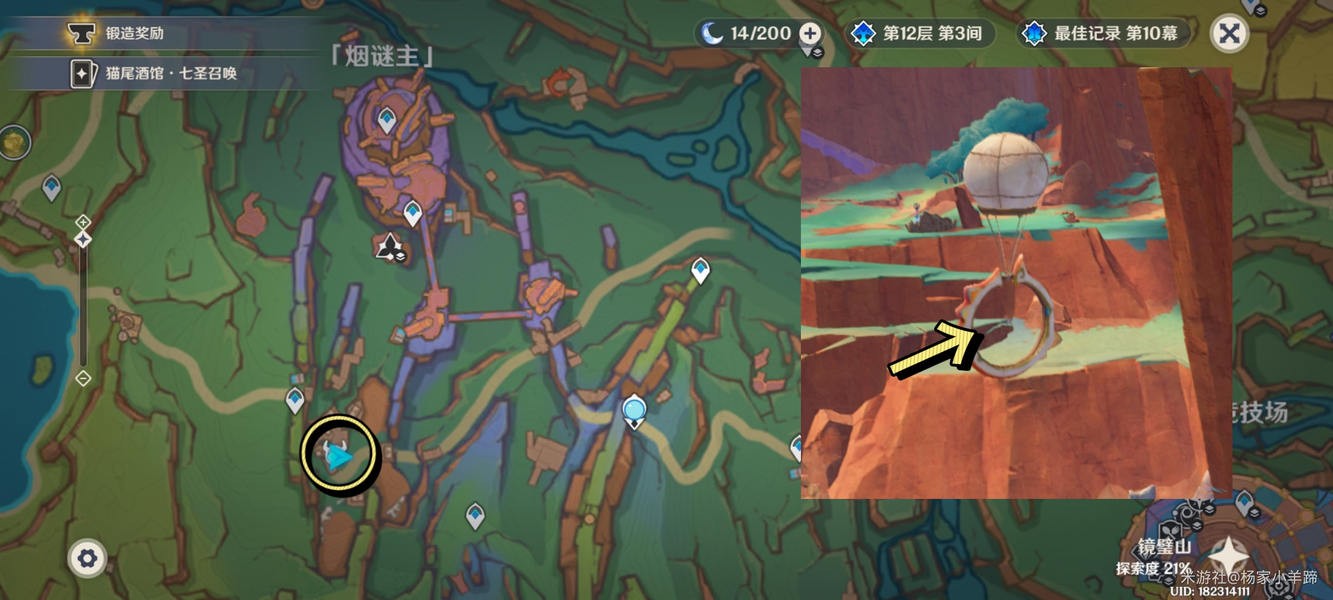This screenshot has width=1333, height=600.
Task: Click the diamond handle on the zoom slider
Action: click(x=83, y=239)
